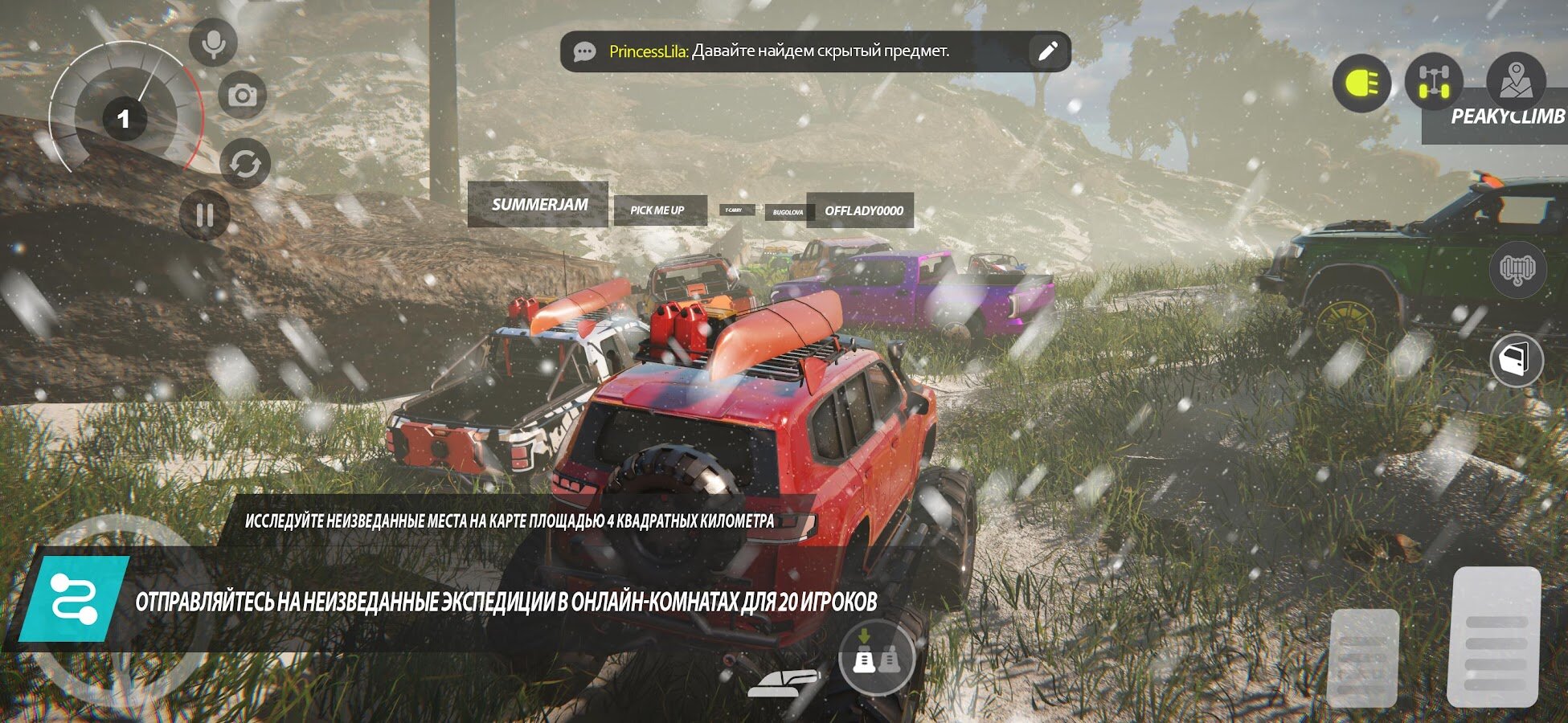
Task: Open the camera photo mode
Action: coord(242,96)
